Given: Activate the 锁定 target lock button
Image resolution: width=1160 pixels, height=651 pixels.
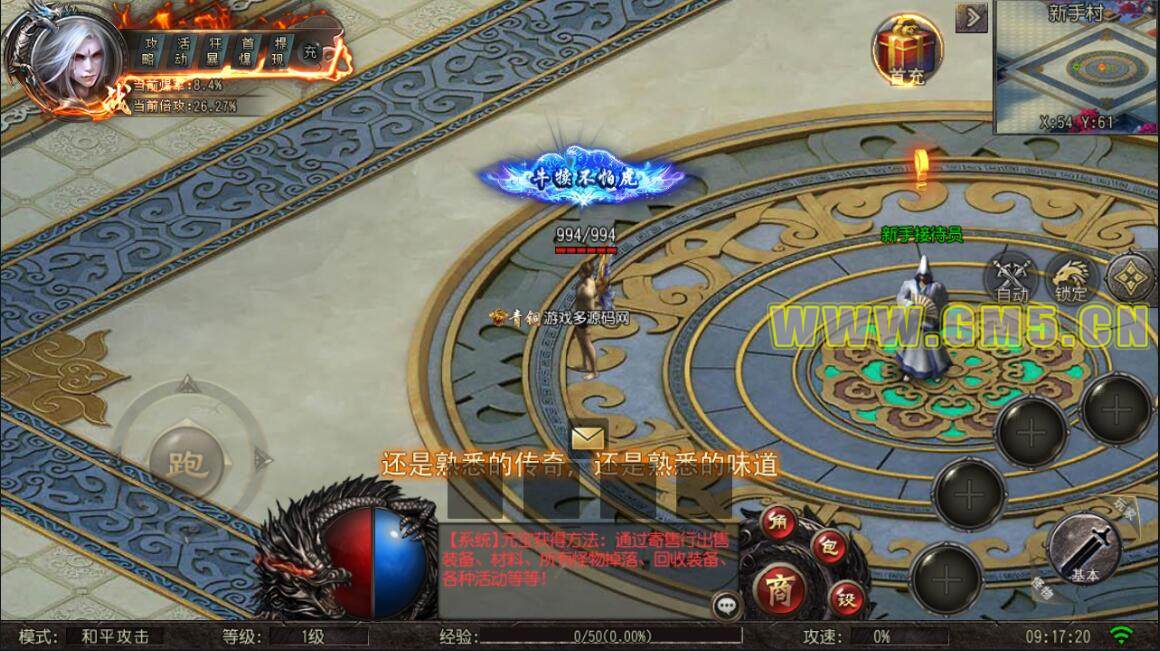Looking at the screenshot, I should 1070,275.
